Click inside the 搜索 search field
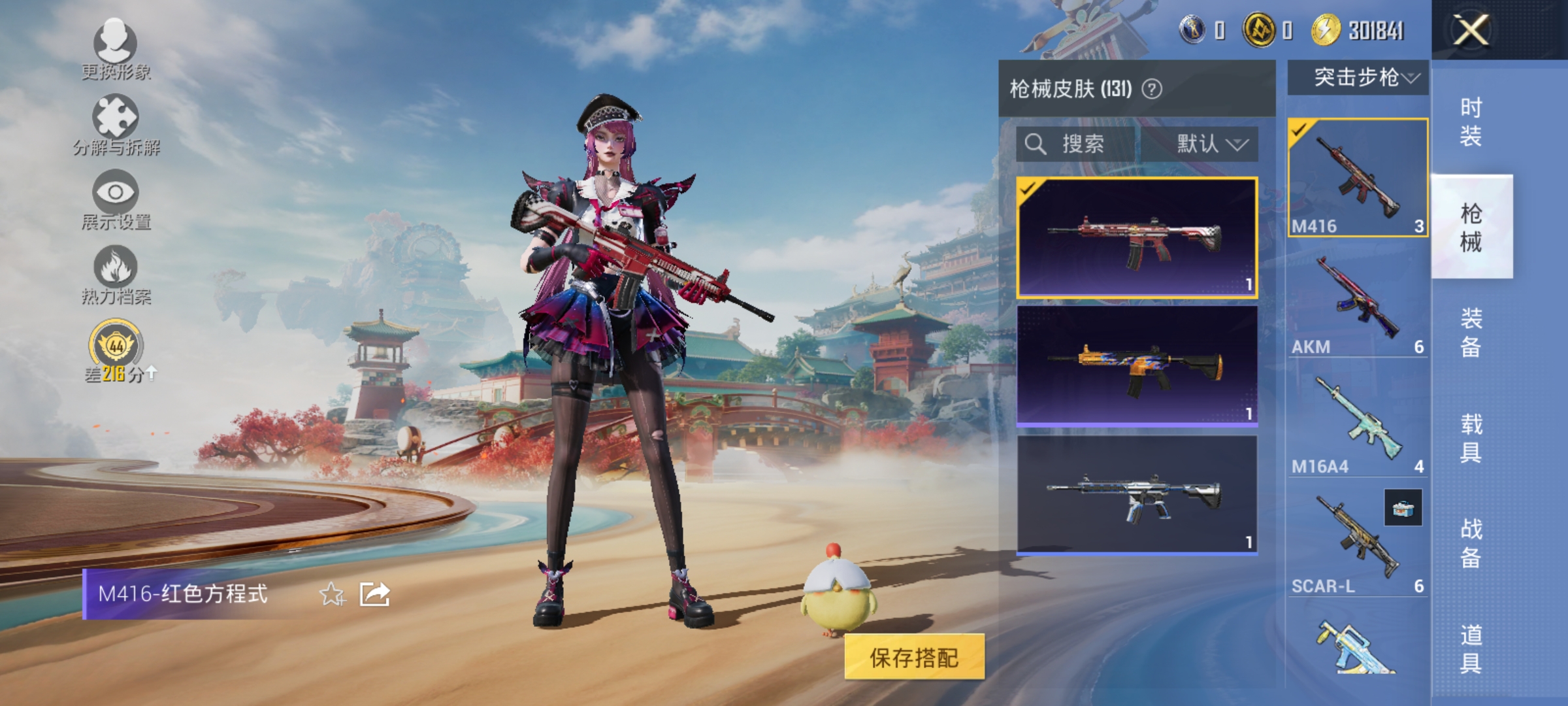Image resolution: width=1568 pixels, height=706 pixels. click(x=1085, y=144)
